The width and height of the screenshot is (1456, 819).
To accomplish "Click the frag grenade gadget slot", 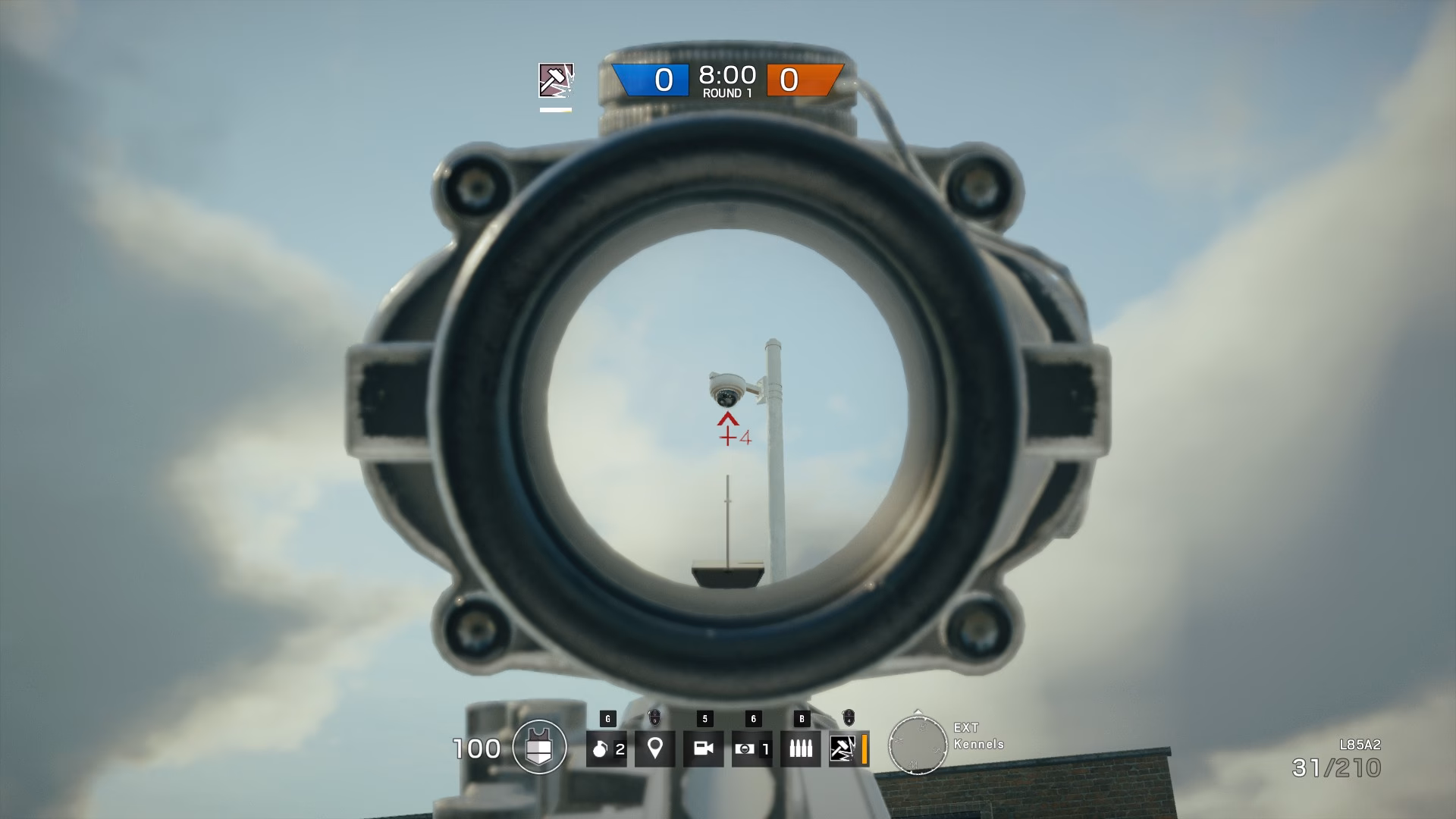I will pyautogui.click(x=607, y=749).
